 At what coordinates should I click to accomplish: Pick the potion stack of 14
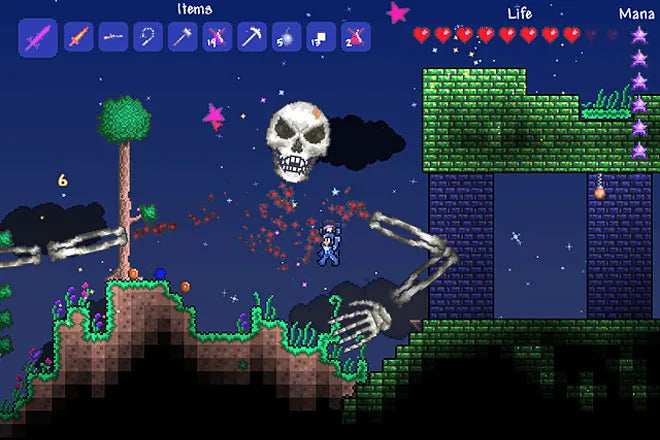pyautogui.click(x=217, y=38)
